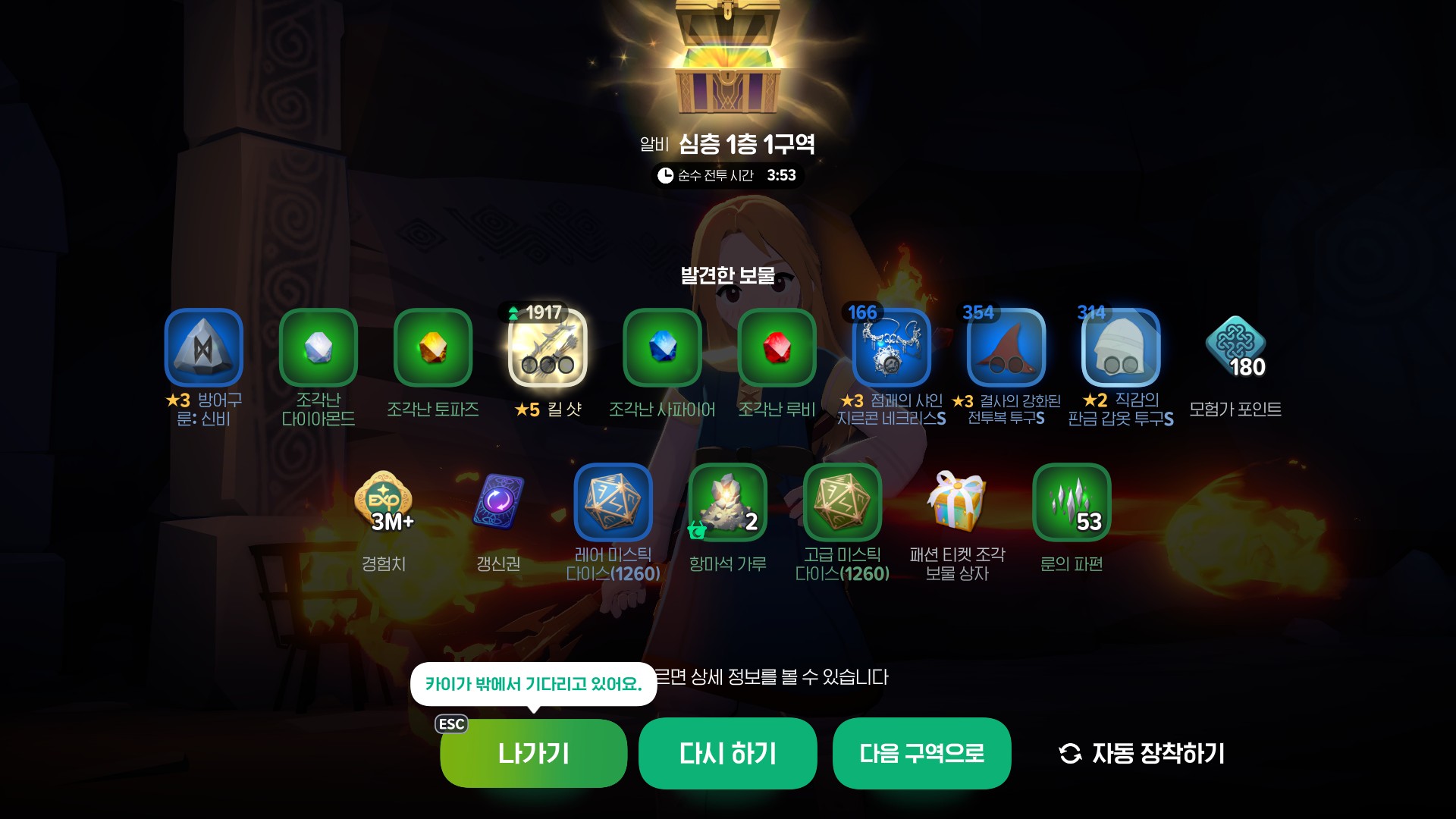Activate 자동 장착하기 auto-equip

[1141, 753]
